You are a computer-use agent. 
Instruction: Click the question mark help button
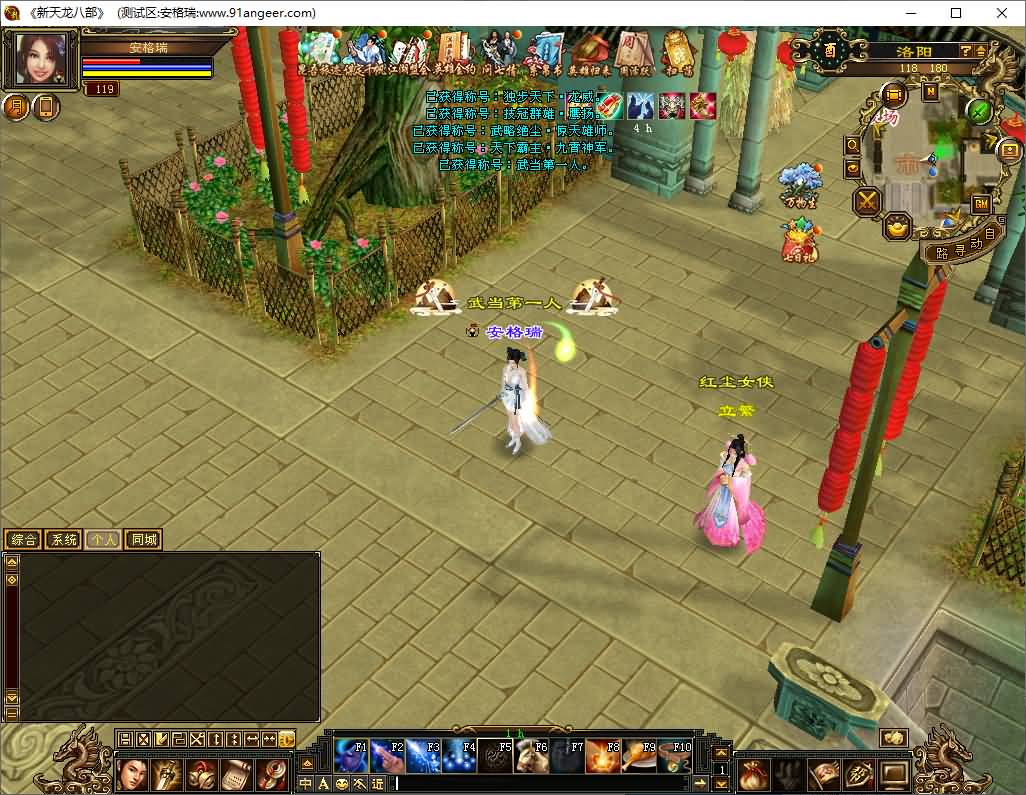coord(967,50)
